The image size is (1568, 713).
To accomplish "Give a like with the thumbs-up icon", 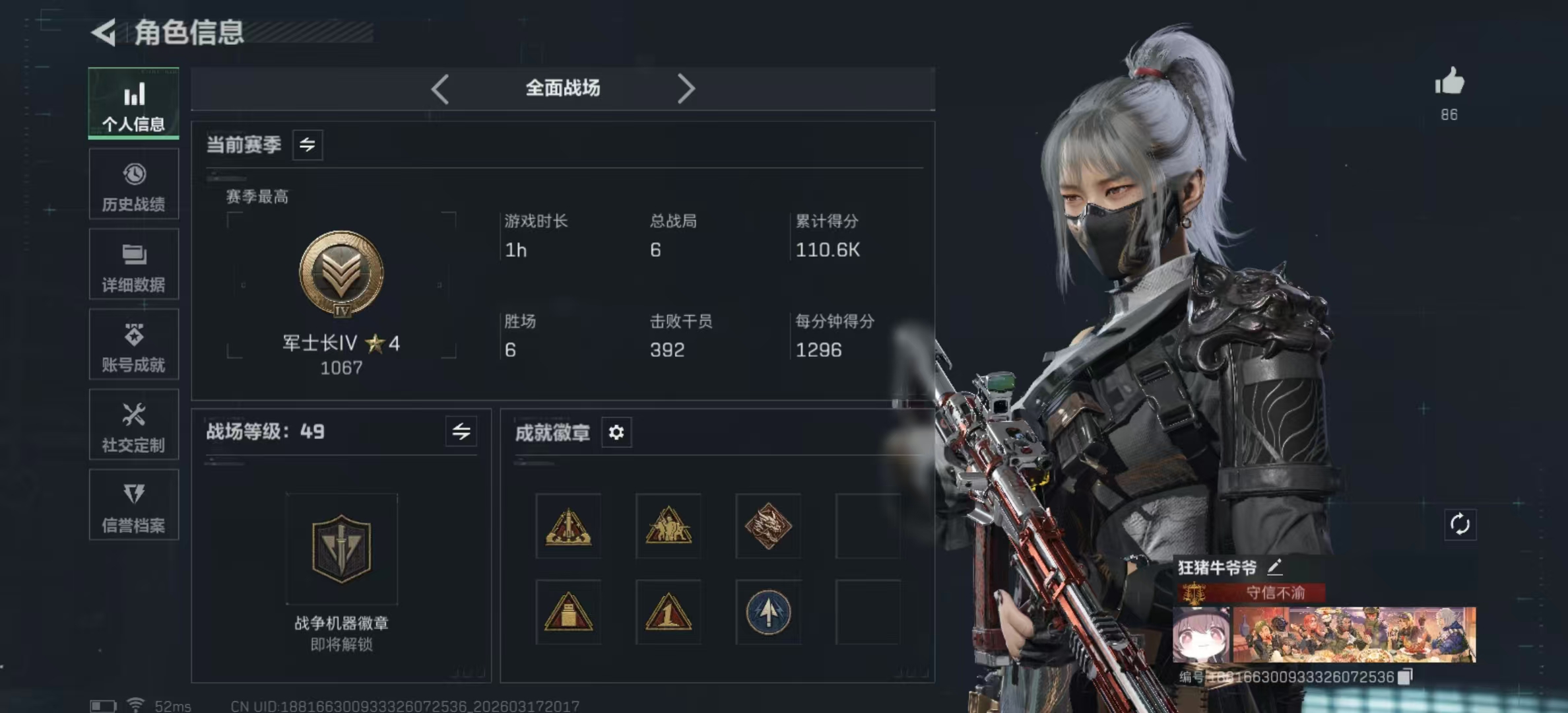I will click(1449, 83).
